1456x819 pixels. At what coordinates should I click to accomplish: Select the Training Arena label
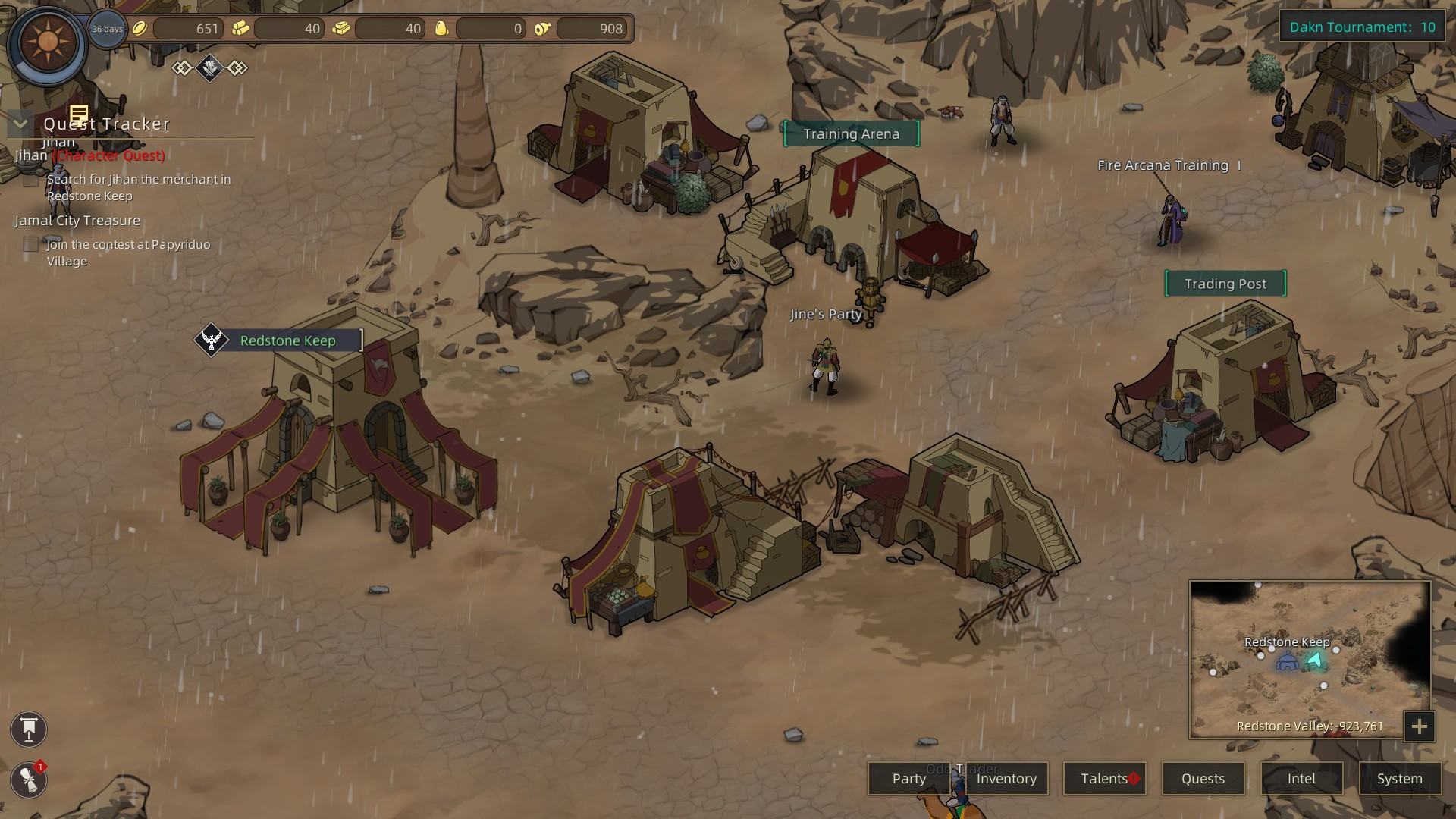point(851,134)
